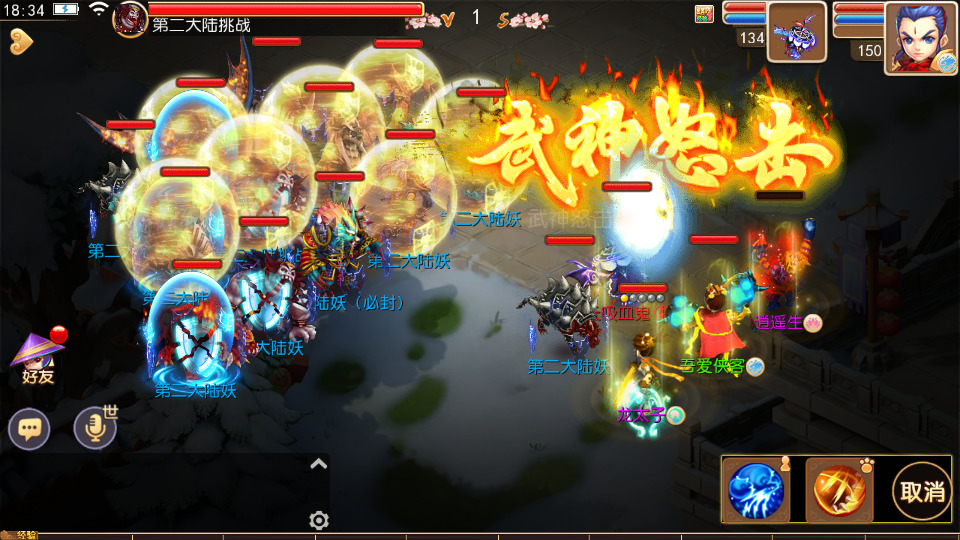Tap the 取消 cancel button
Screen dimensions: 960x540
pos(921,490)
